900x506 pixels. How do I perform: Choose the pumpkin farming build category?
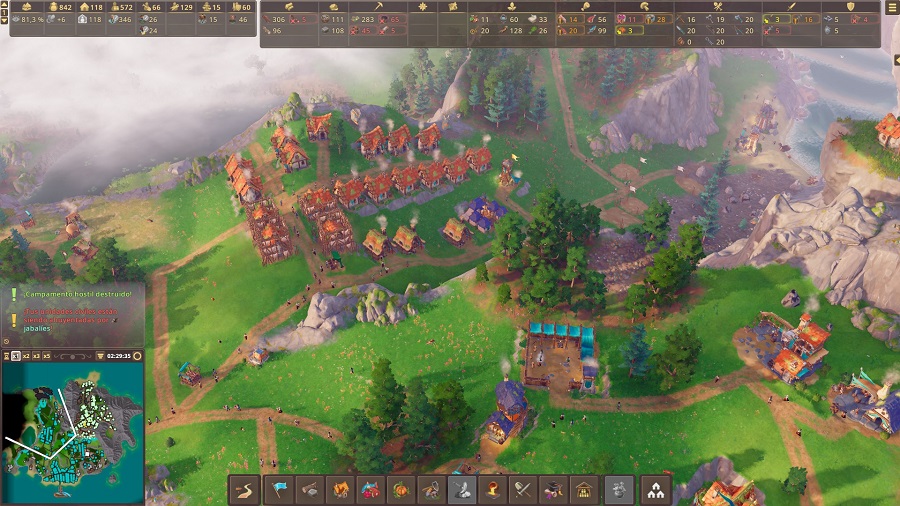[399, 490]
